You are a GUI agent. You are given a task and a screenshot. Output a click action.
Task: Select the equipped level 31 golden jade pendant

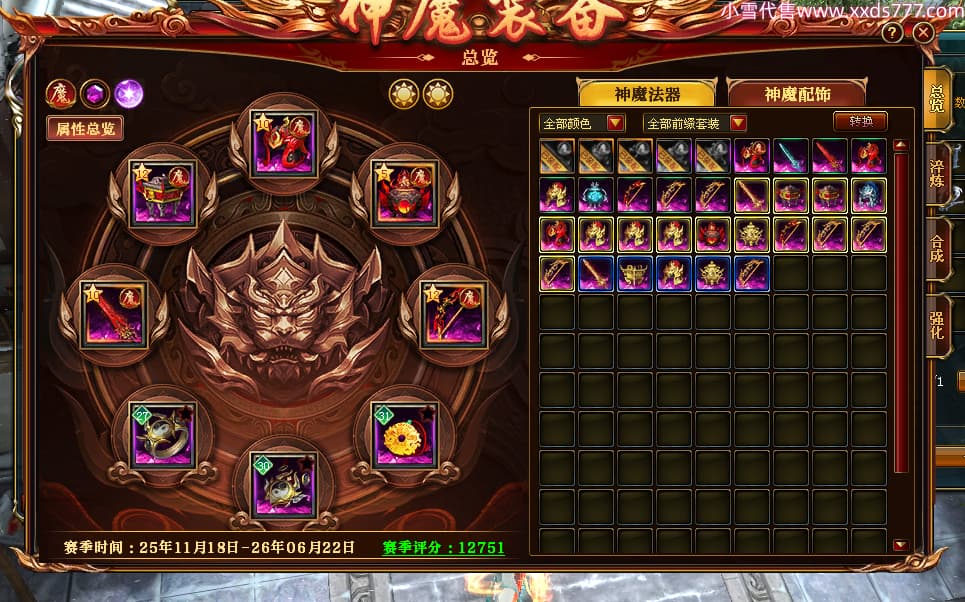click(x=404, y=434)
